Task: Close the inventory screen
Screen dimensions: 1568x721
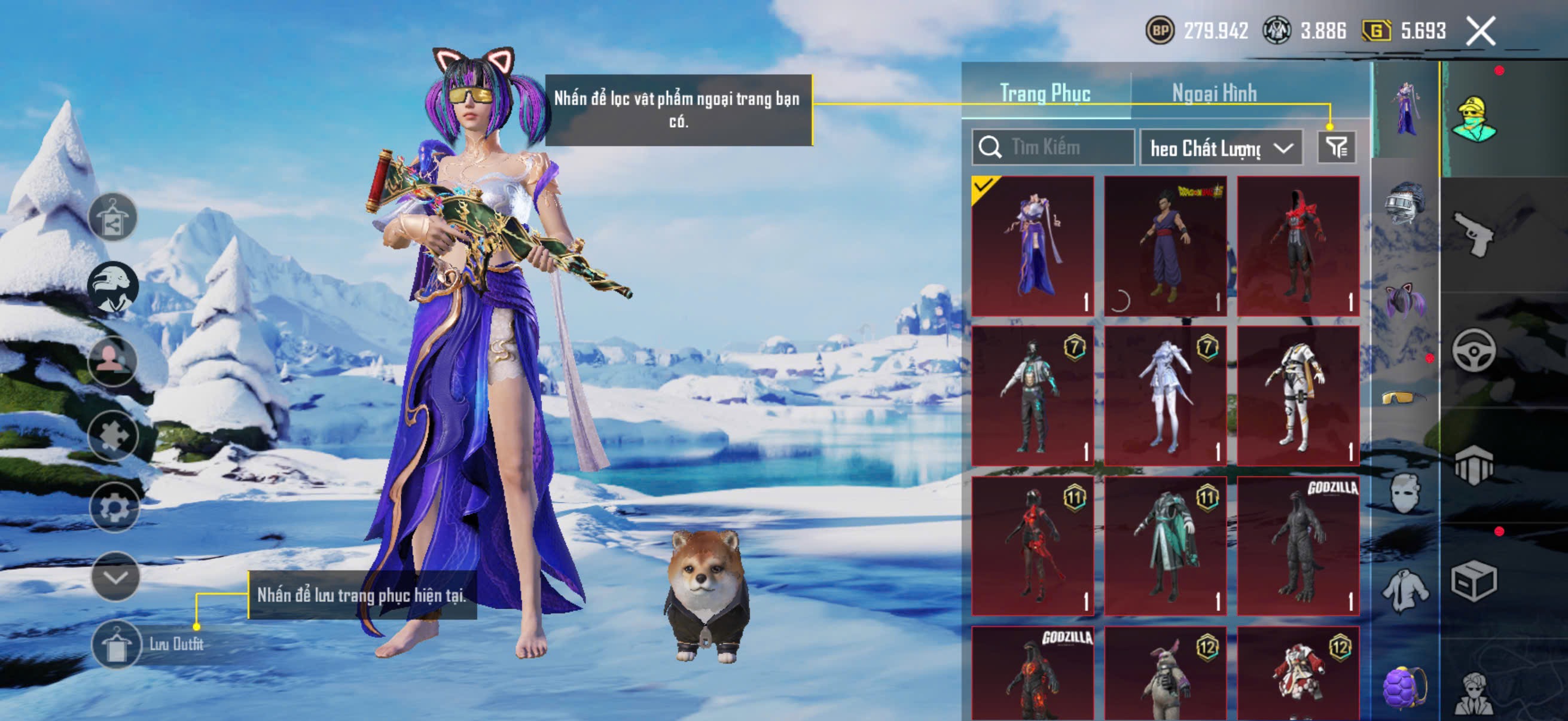Action: (x=1479, y=30)
